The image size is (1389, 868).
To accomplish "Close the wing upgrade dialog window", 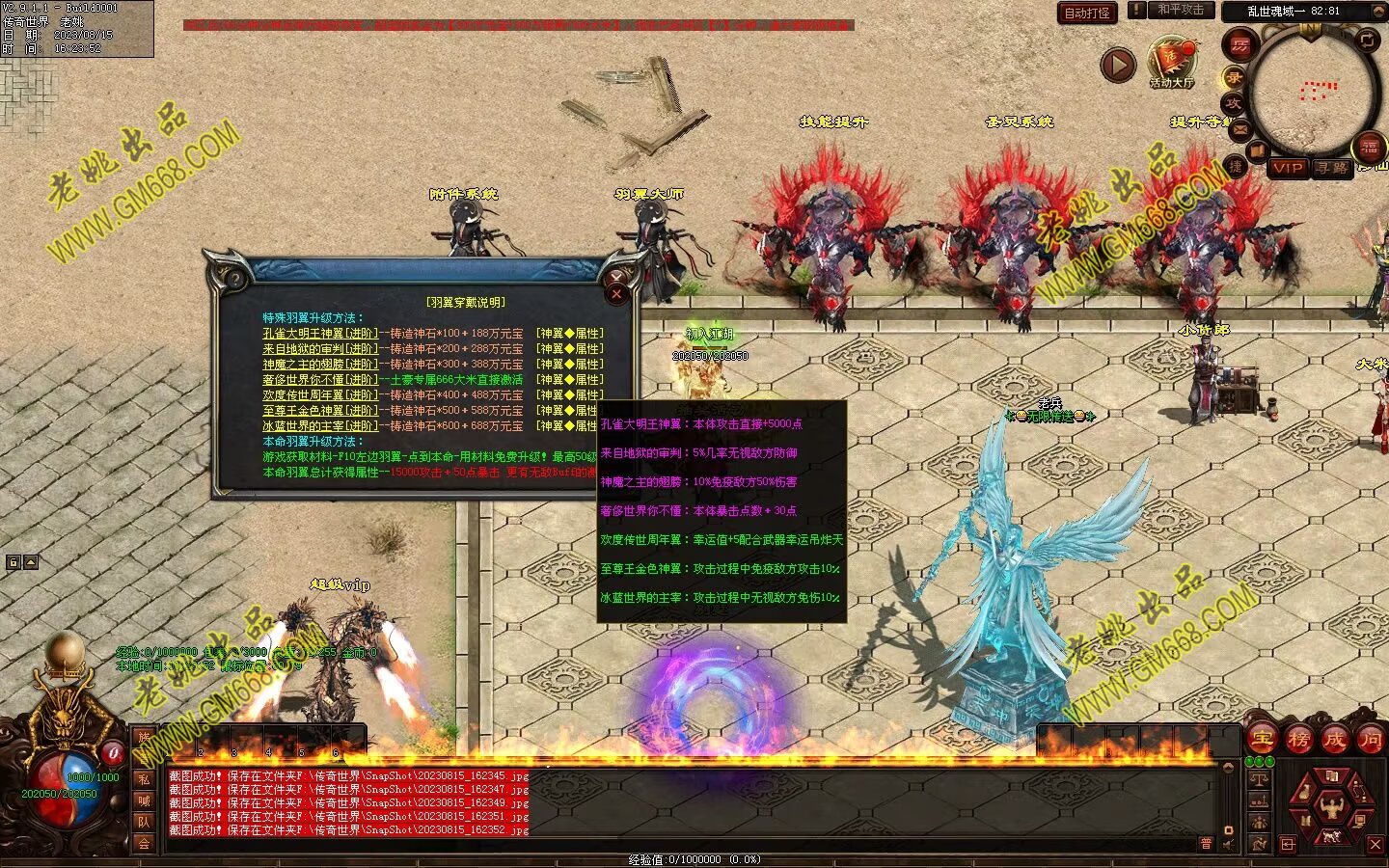I will click(x=617, y=294).
